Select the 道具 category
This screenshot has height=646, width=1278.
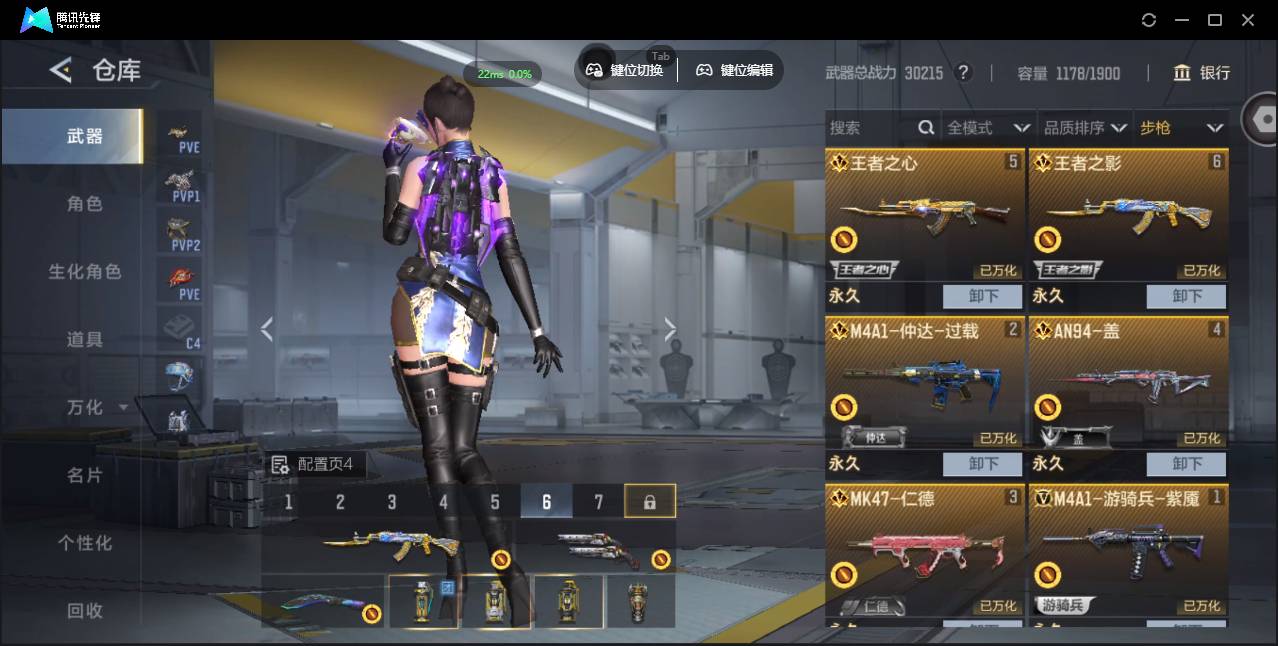click(x=84, y=340)
